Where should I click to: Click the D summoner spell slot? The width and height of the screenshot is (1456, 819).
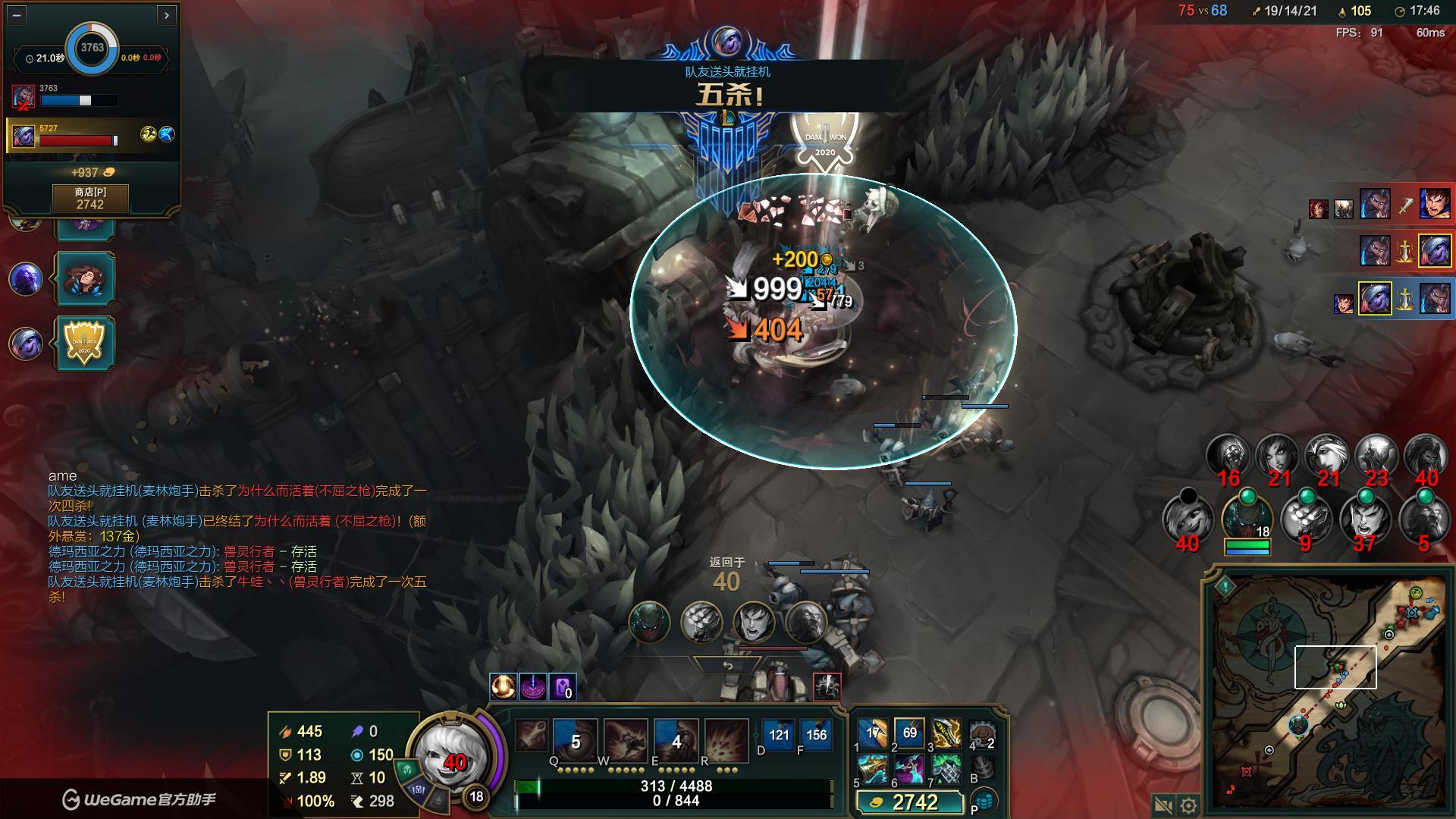(x=779, y=735)
